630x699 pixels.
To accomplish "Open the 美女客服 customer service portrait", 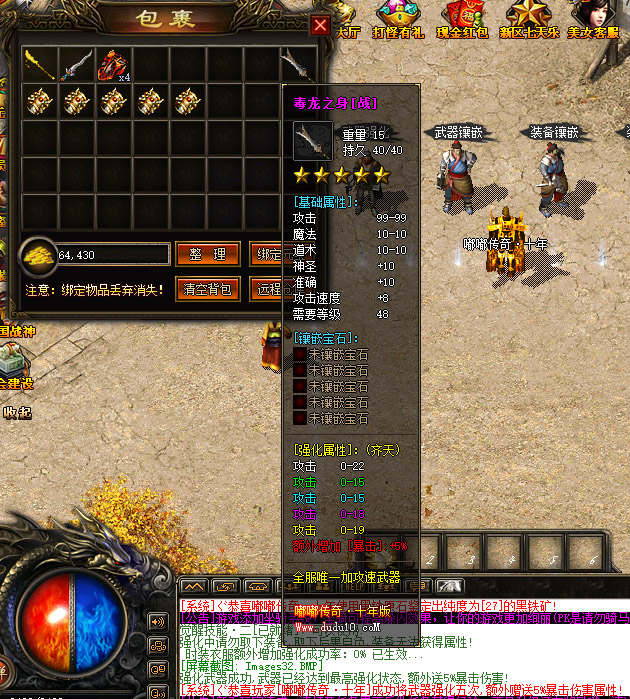I will coord(592,17).
